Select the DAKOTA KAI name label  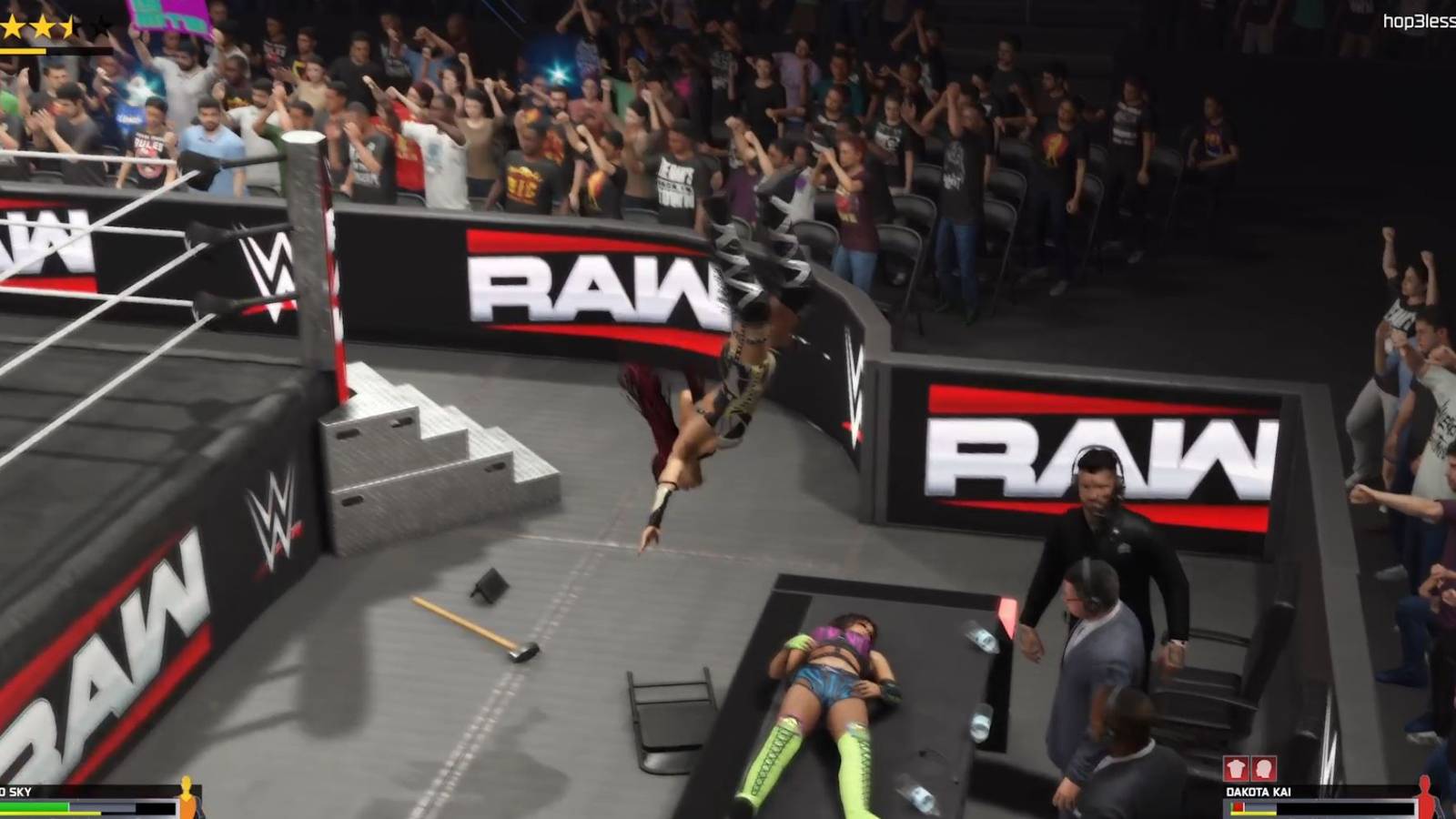coord(1257,792)
